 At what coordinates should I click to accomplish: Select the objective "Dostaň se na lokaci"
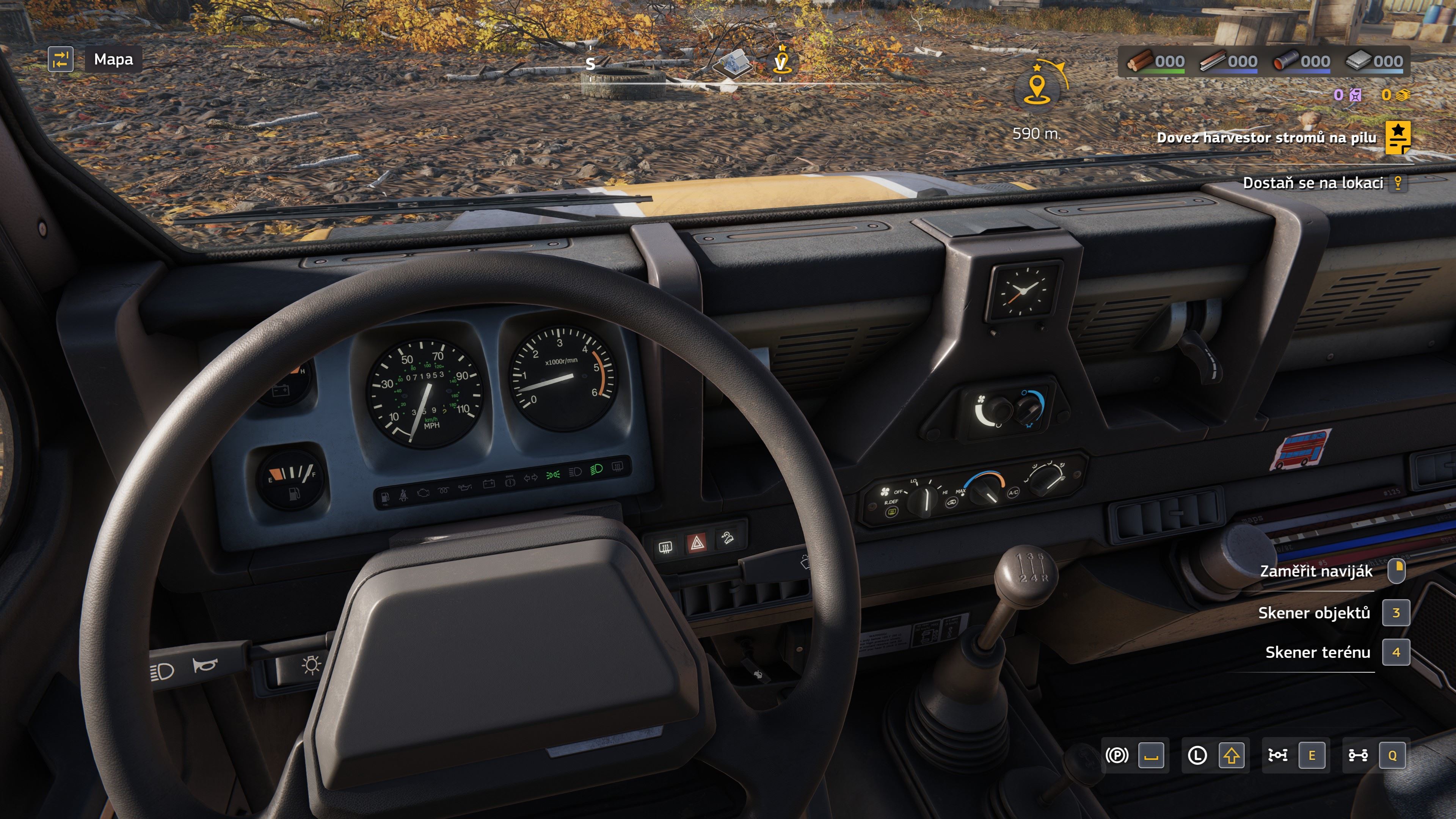click(1312, 182)
